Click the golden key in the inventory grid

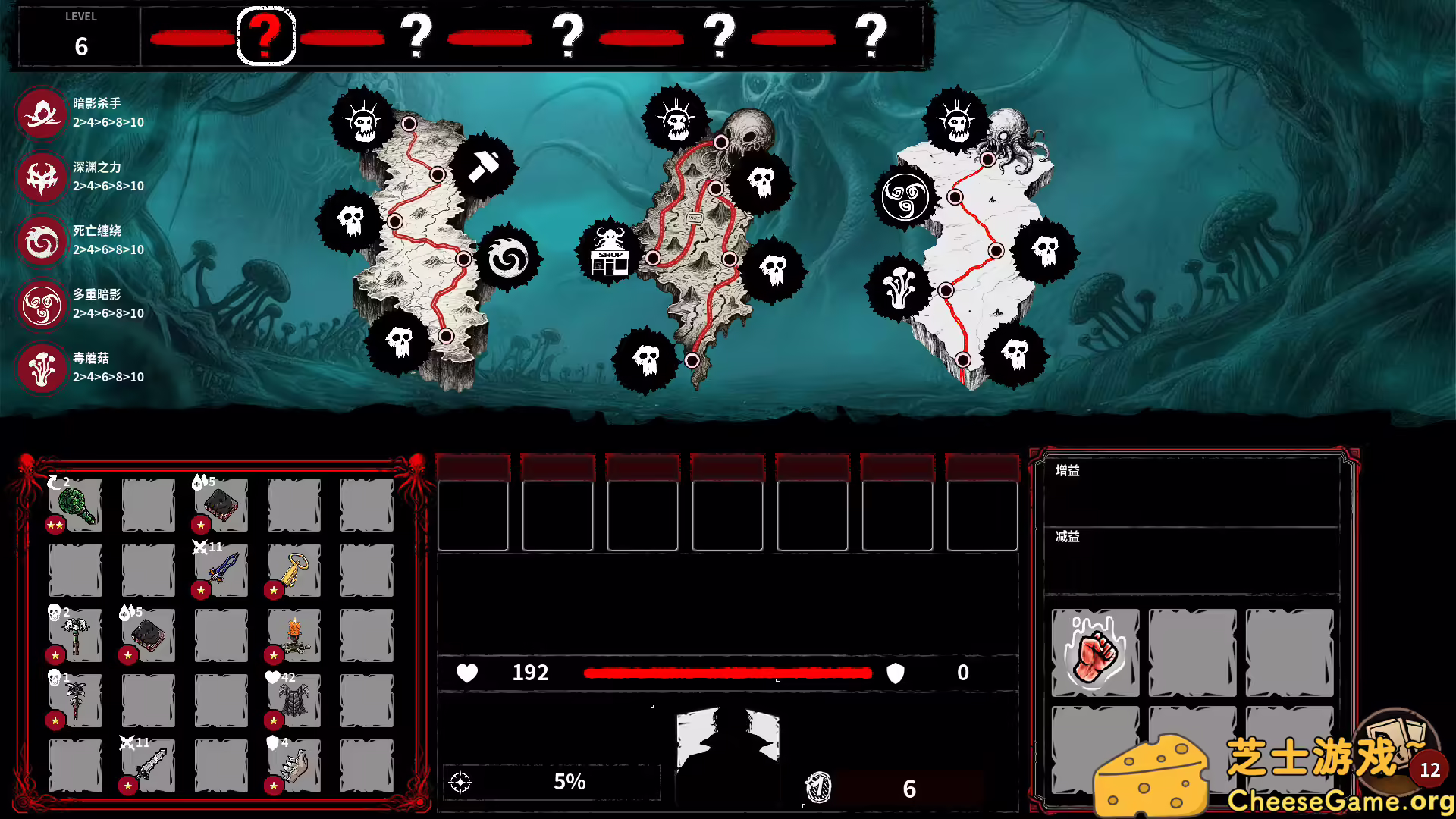point(293,570)
